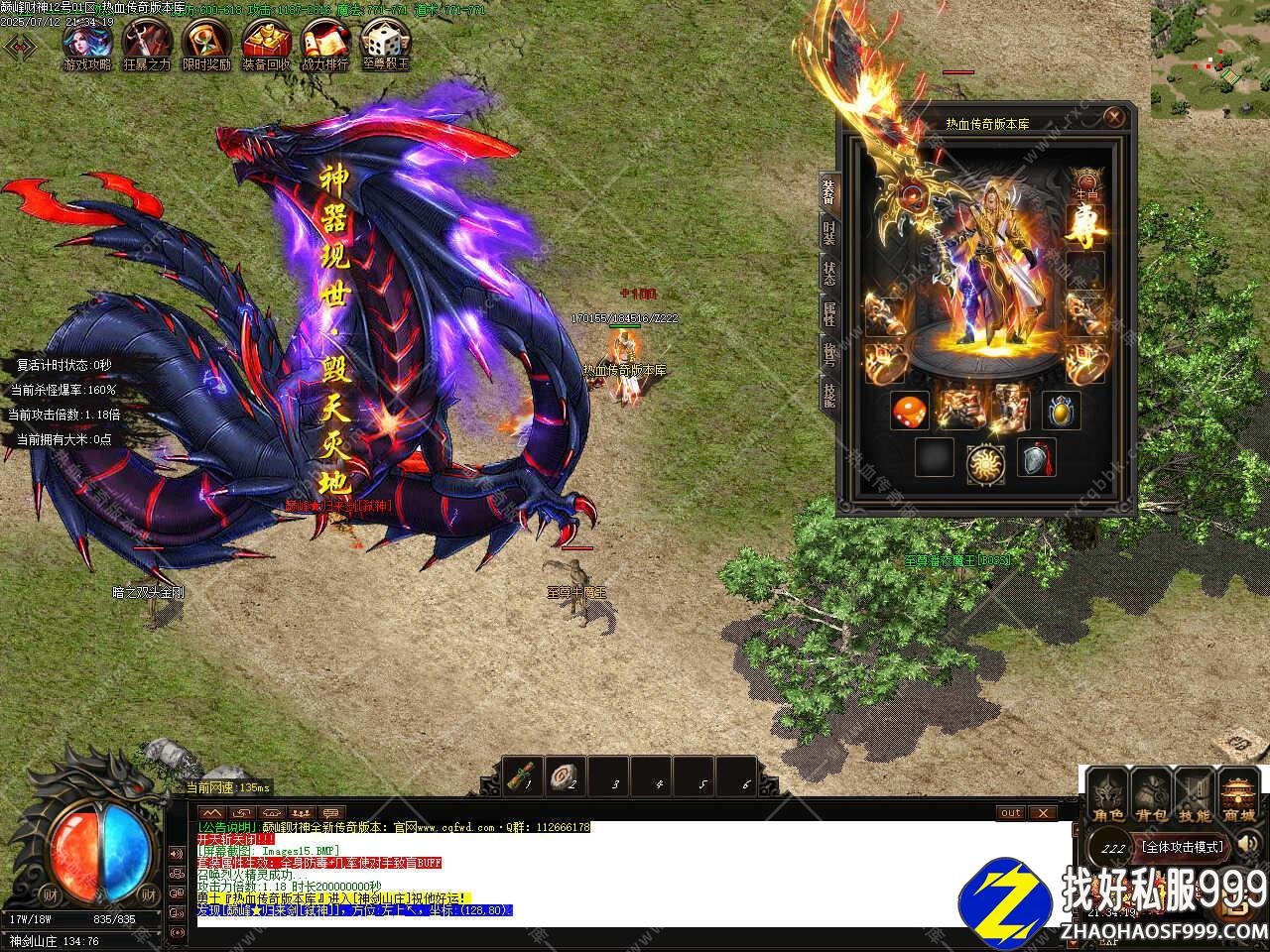Show the 战力排行 ranking scroll
Image resolution: width=1270 pixels, height=952 pixels.
[325, 43]
